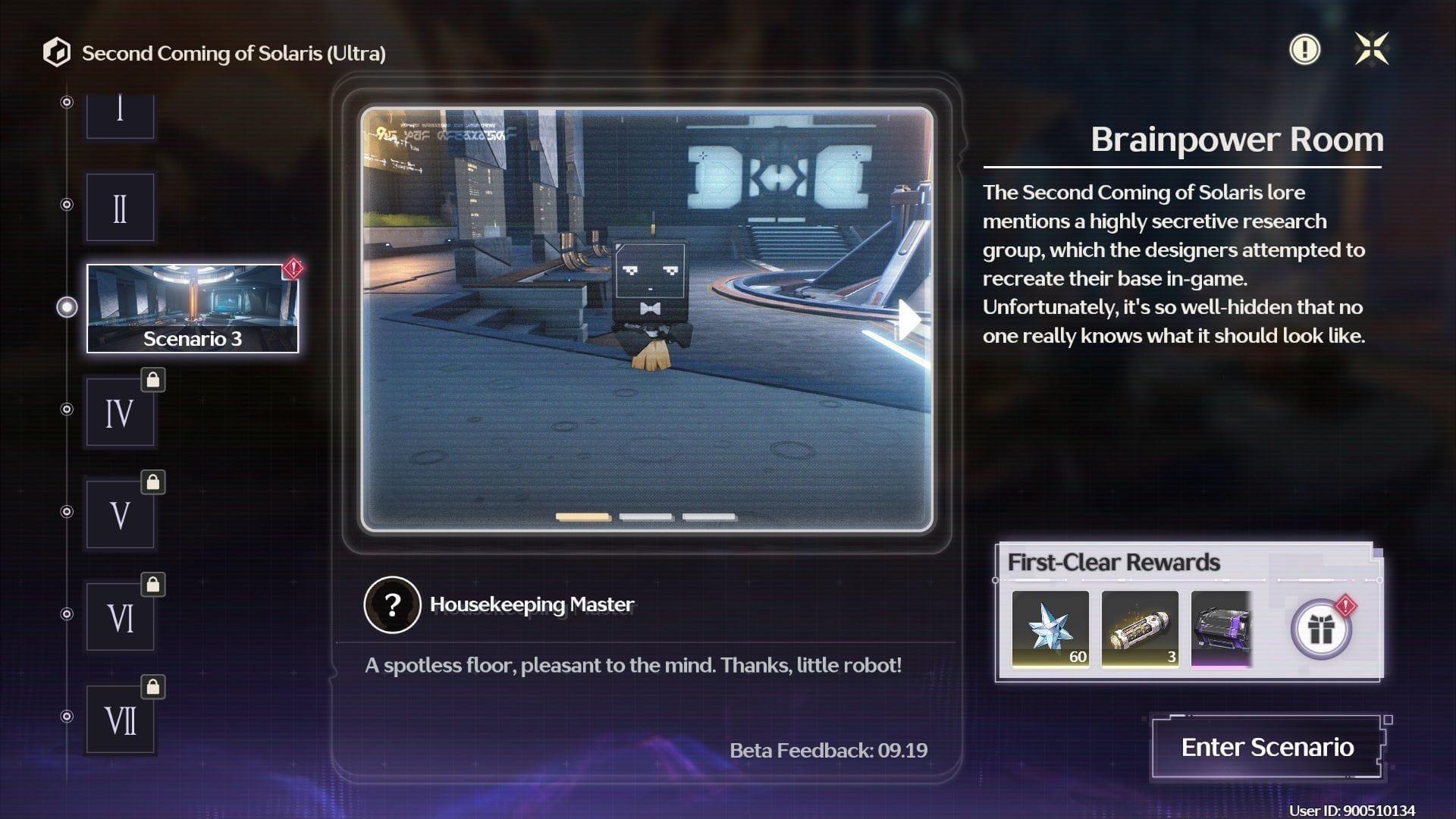Click the Beta Feedback: 09.19 text

pyautogui.click(x=828, y=752)
